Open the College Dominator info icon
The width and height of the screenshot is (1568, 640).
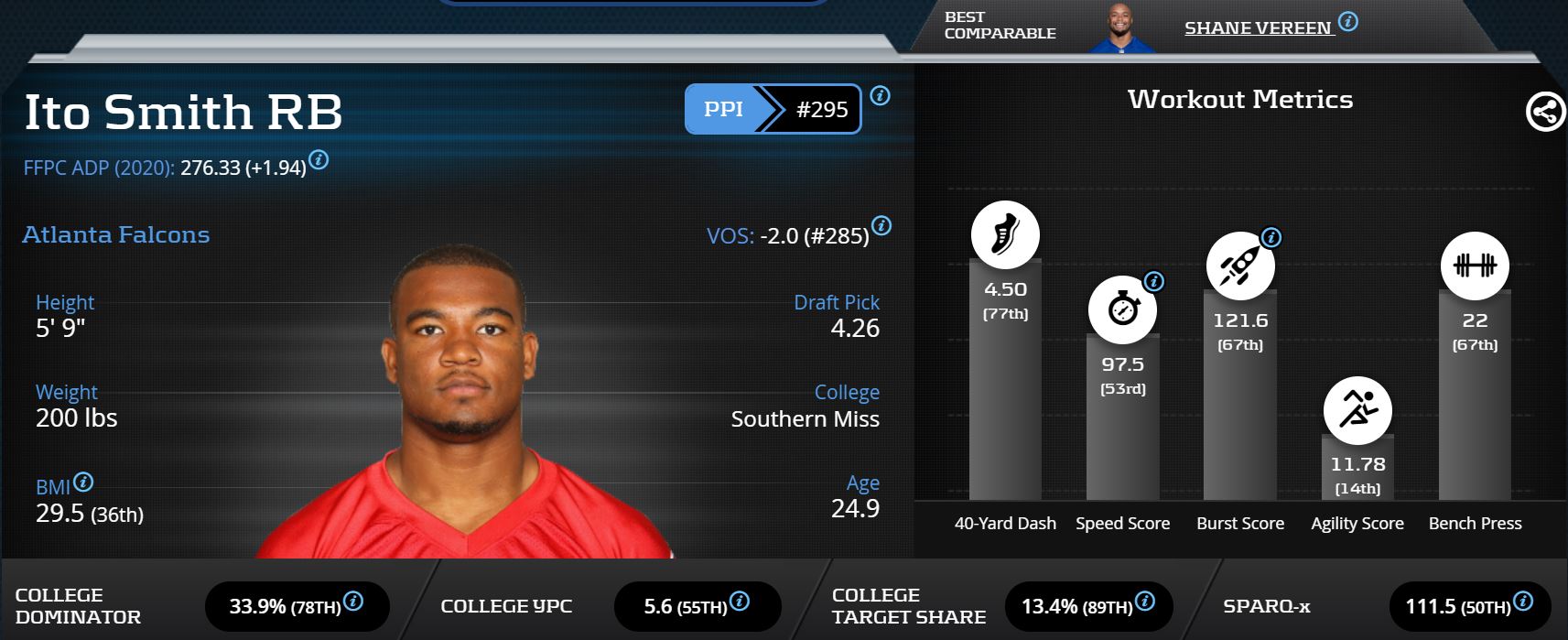click(x=353, y=602)
